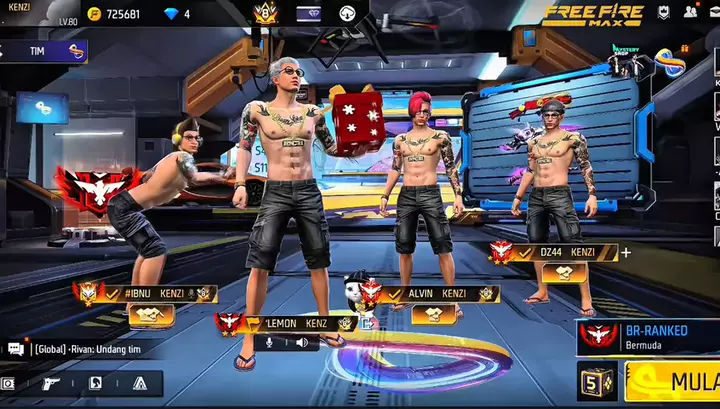
Task: Toggle the speaker icon under LEMON KENZ
Action: [x=301, y=342]
